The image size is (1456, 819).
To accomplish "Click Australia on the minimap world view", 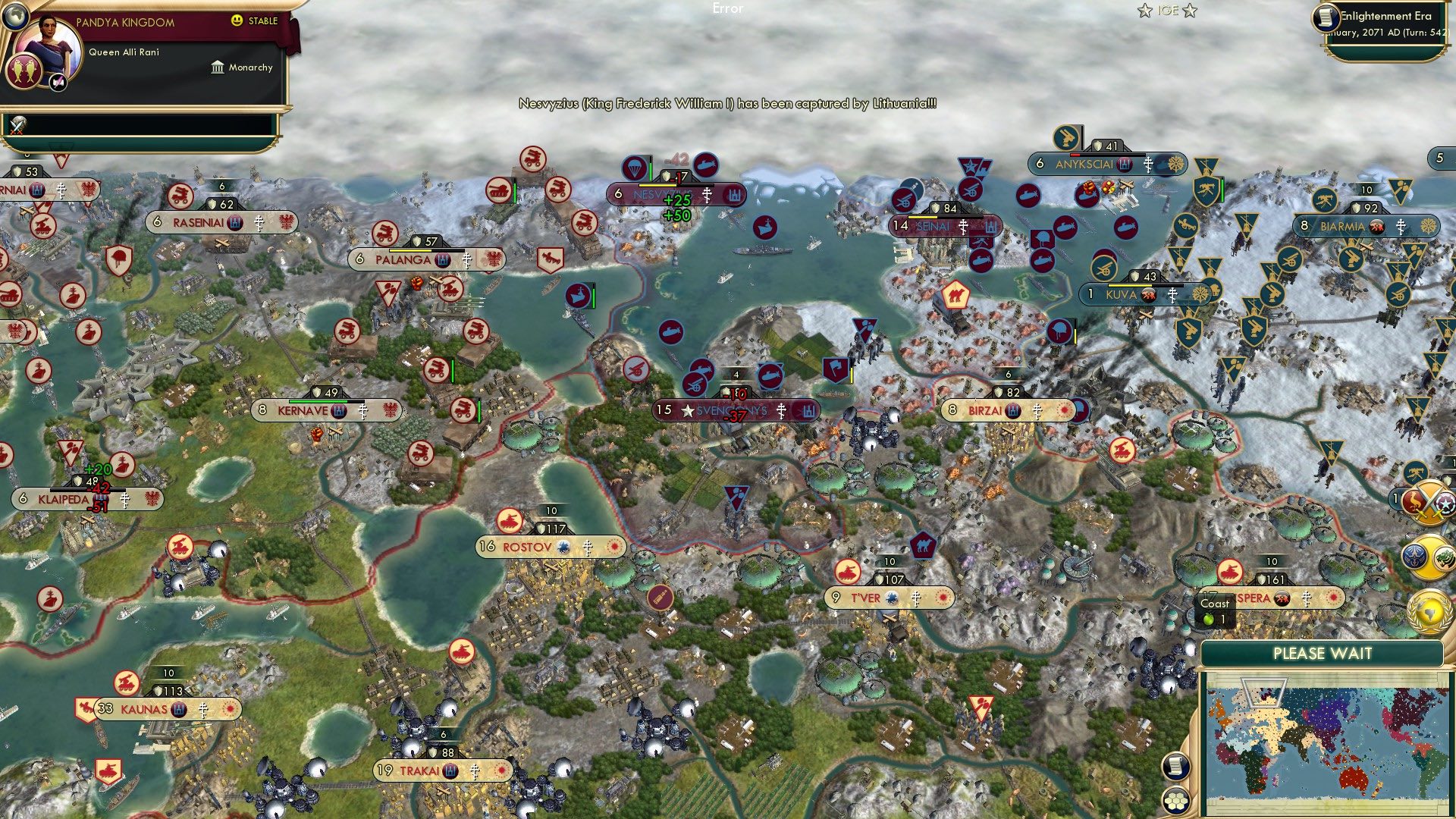I will (1352, 776).
